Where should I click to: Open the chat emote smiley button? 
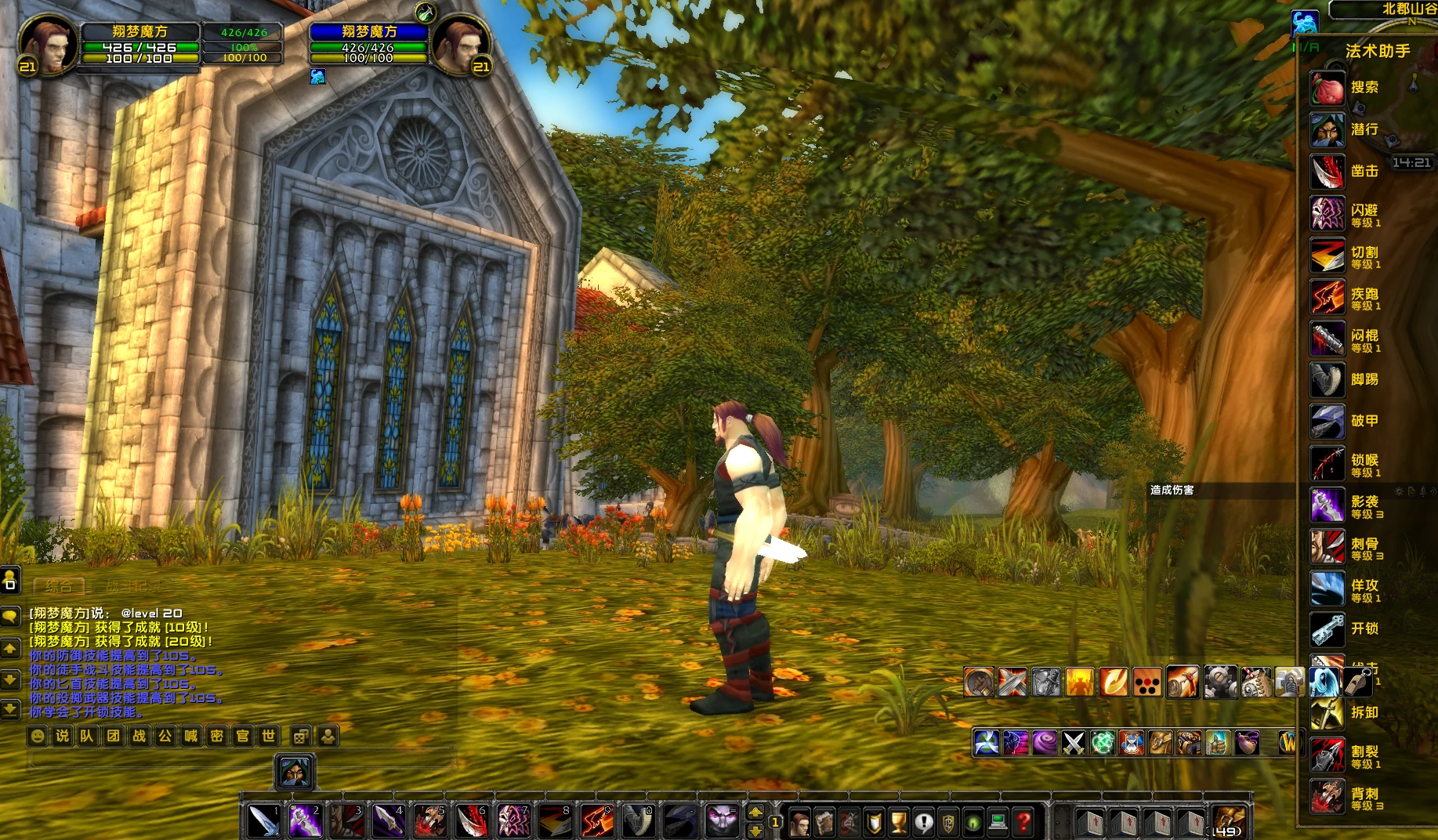click(x=37, y=736)
